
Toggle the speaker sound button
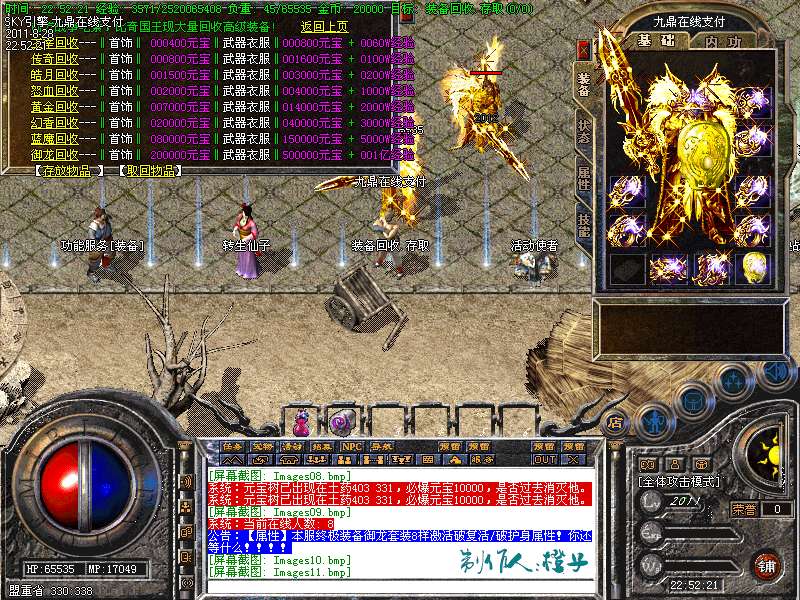click(773, 372)
